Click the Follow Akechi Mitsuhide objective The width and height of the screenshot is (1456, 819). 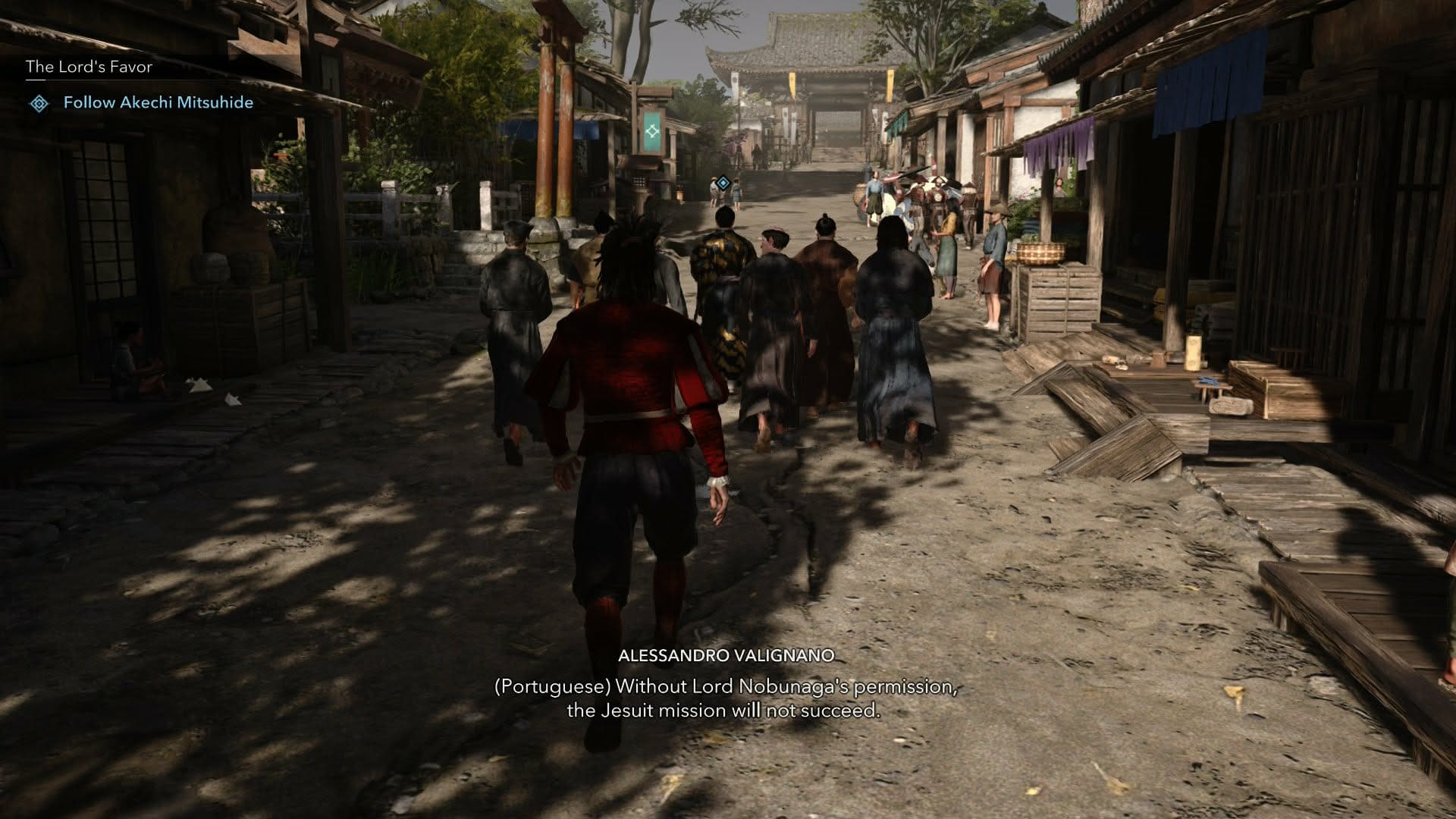coord(158,102)
